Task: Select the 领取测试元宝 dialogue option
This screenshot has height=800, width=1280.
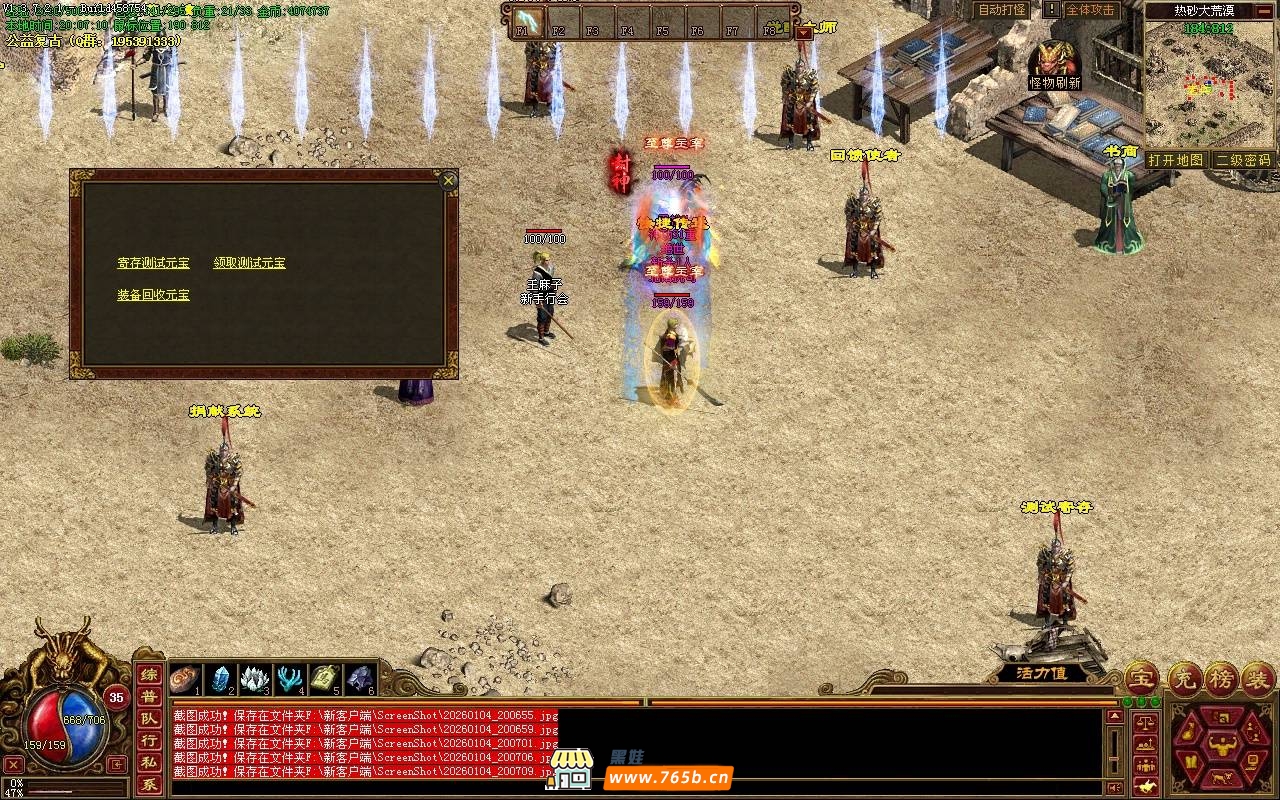Action: point(249,263)
